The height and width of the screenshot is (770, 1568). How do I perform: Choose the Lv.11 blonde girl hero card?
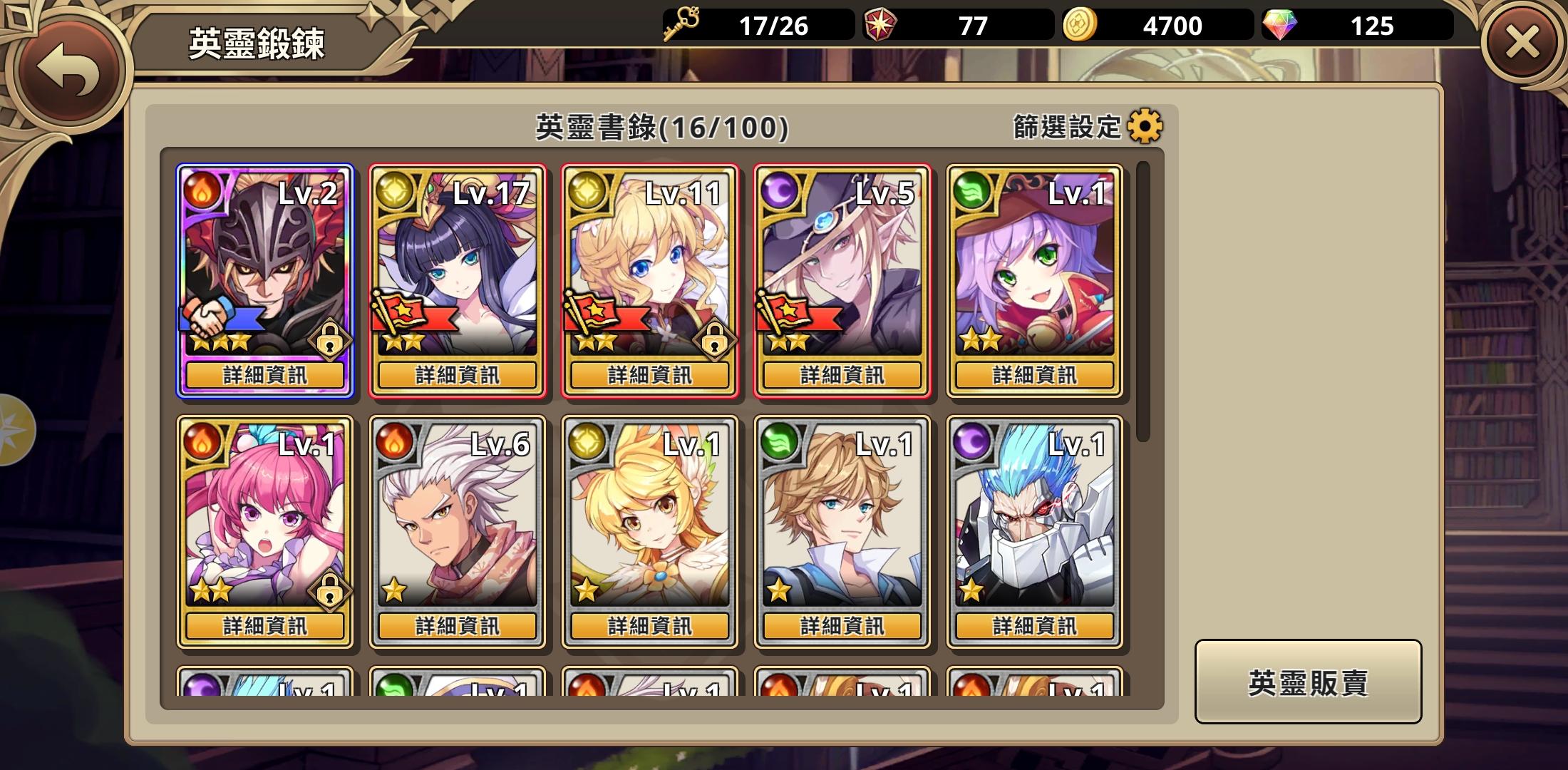tap(650, 264)
